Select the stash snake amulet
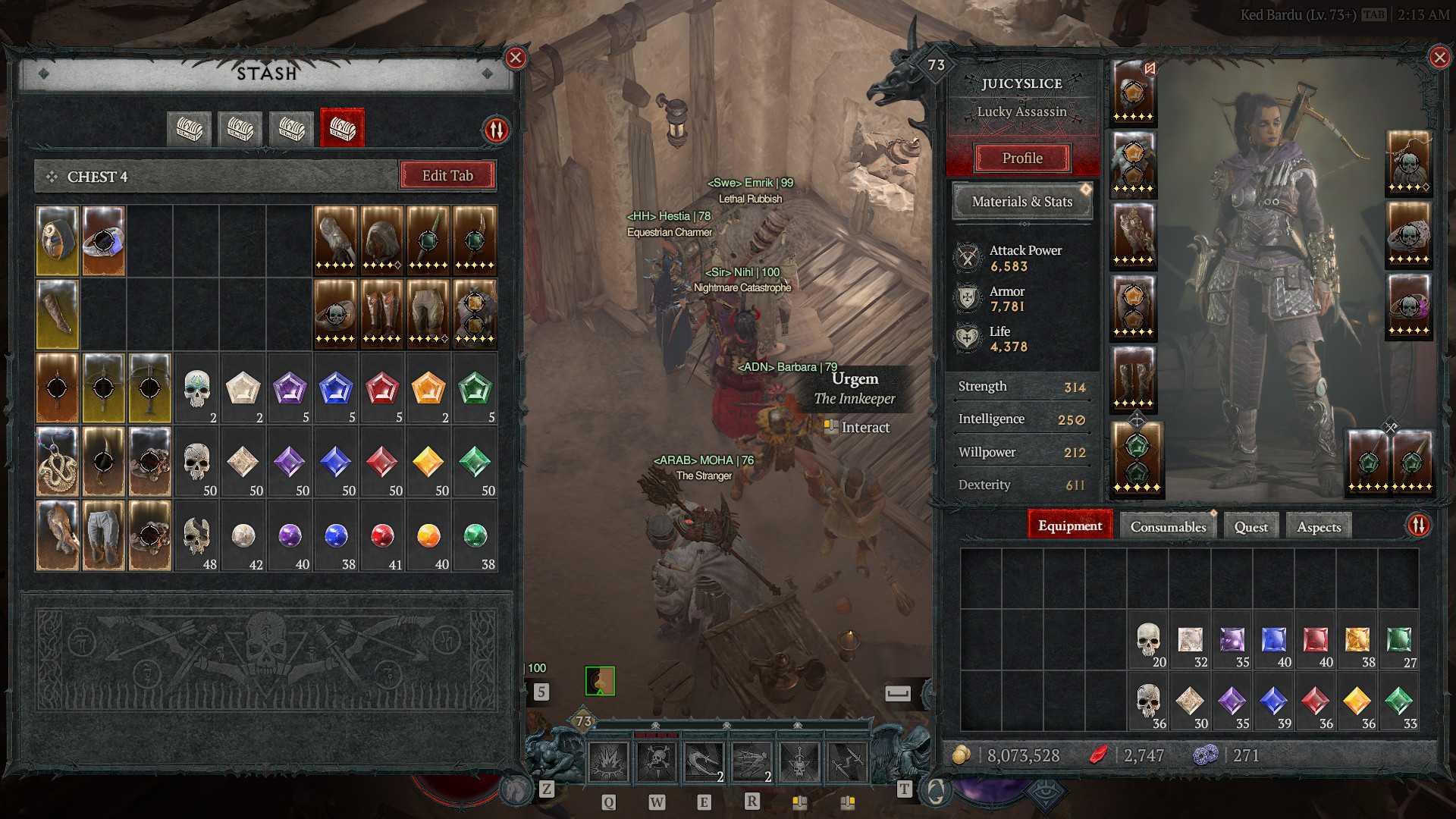 click(58, 462)
